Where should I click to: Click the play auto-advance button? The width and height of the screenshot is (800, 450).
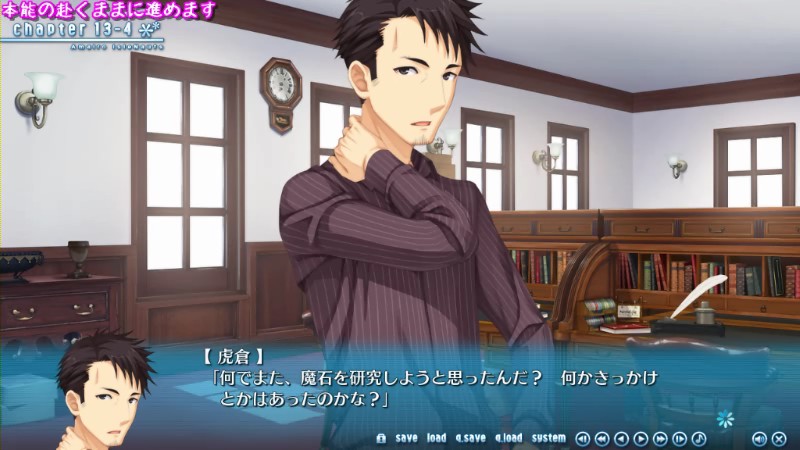(x=641, y=438)
